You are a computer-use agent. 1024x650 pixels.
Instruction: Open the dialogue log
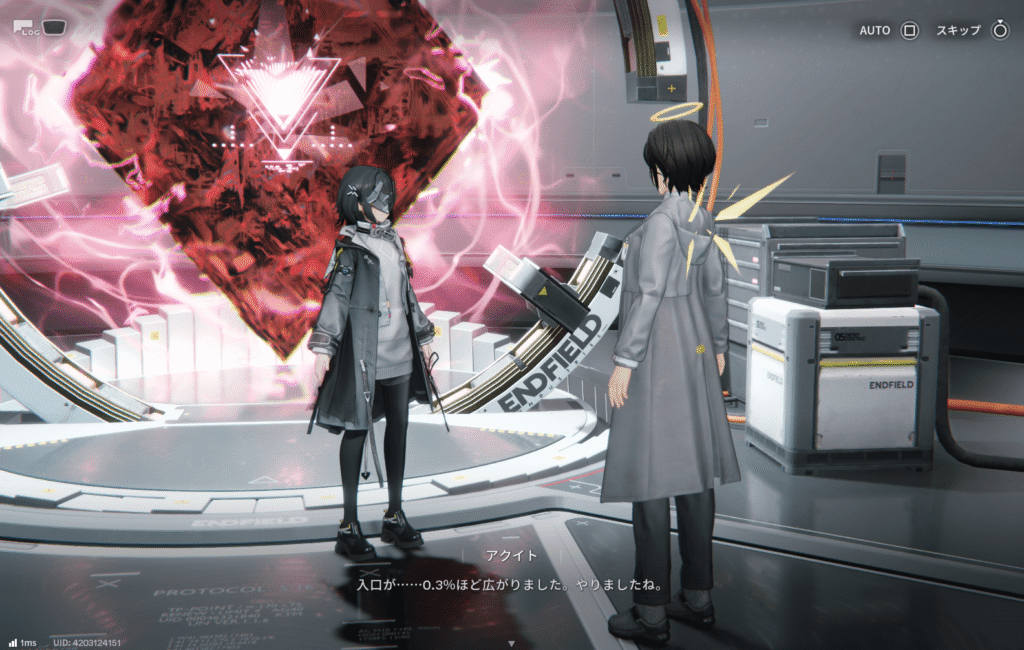(27, 27)
